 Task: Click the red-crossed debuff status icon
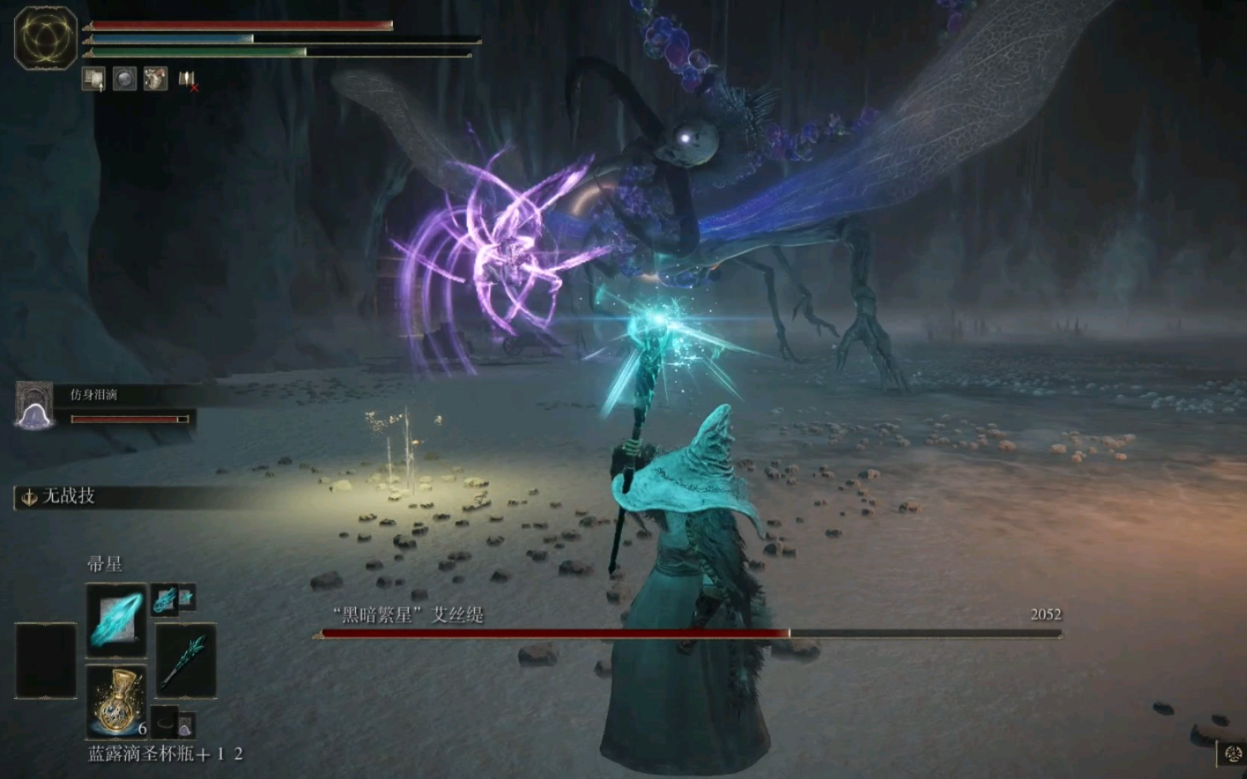[x=187, y=80]
